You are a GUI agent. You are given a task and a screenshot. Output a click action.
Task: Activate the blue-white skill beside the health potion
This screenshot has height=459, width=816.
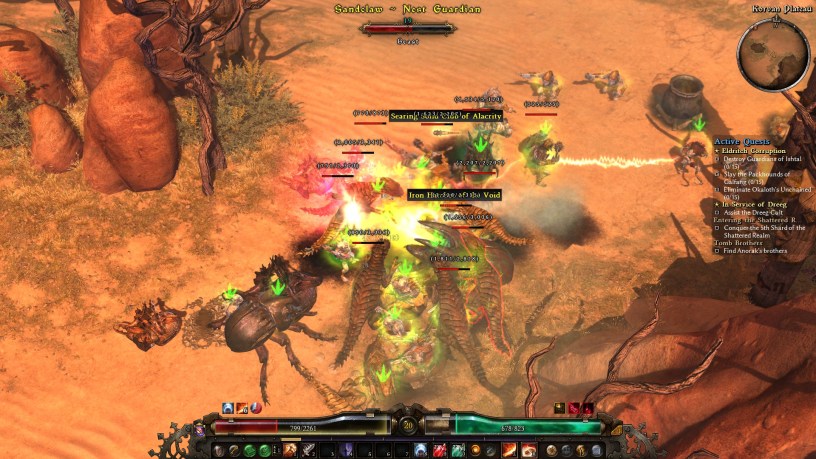click(x=421, y=450)
